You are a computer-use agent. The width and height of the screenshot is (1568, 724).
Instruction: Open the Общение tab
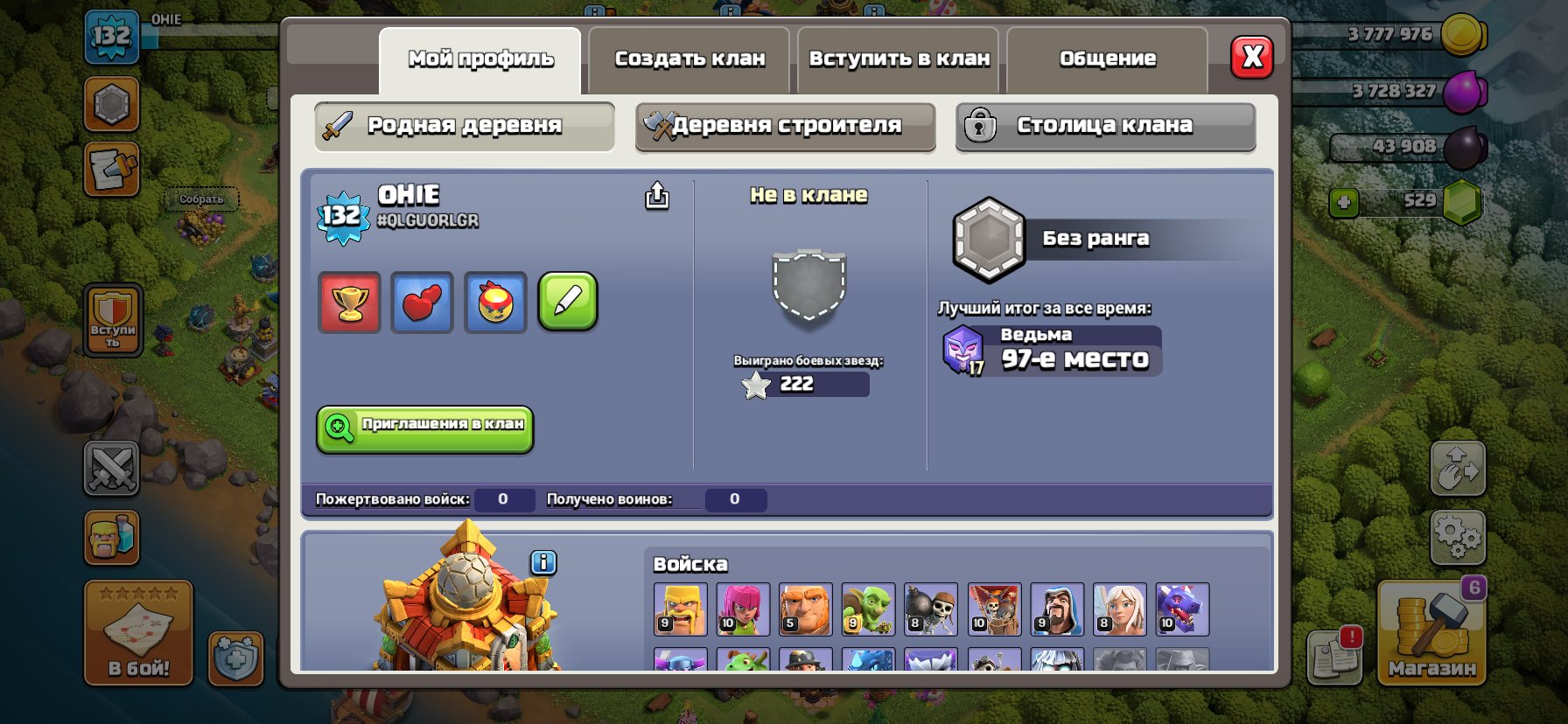[x=1107, y=58]
